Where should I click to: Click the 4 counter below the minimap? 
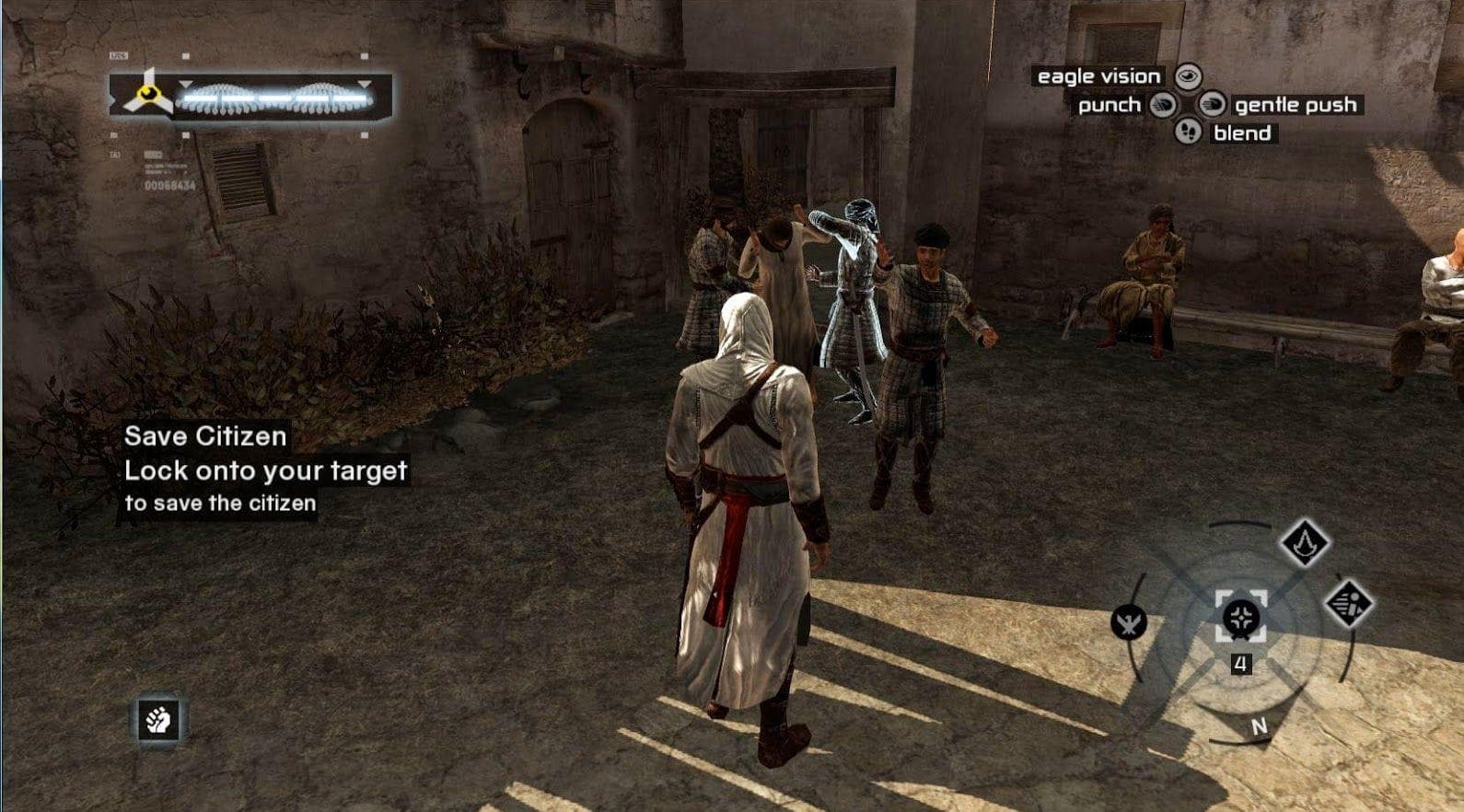pos(1242,660)
